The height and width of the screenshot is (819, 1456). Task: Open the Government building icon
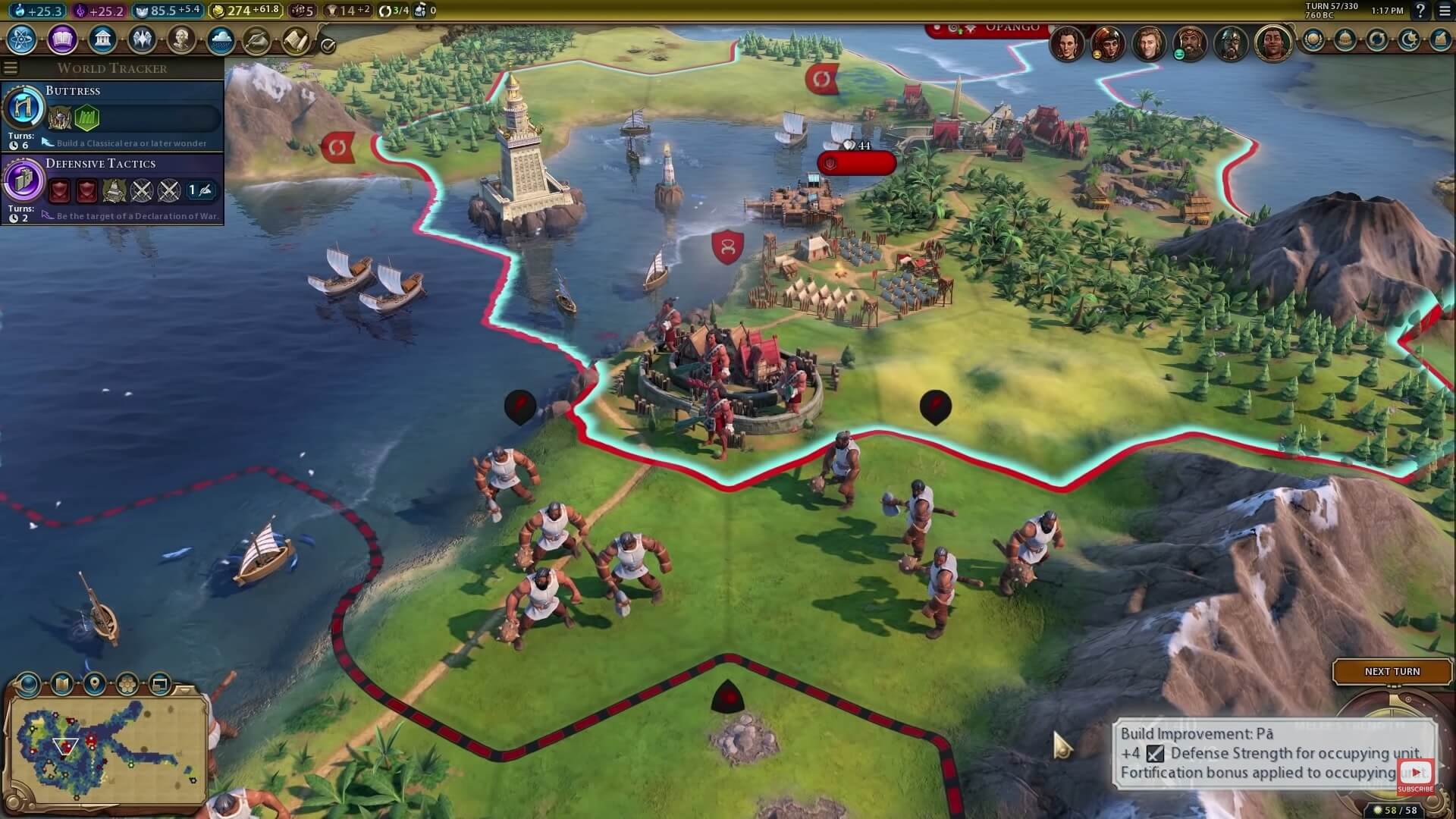pyautogui.click(x=102, y=39)
